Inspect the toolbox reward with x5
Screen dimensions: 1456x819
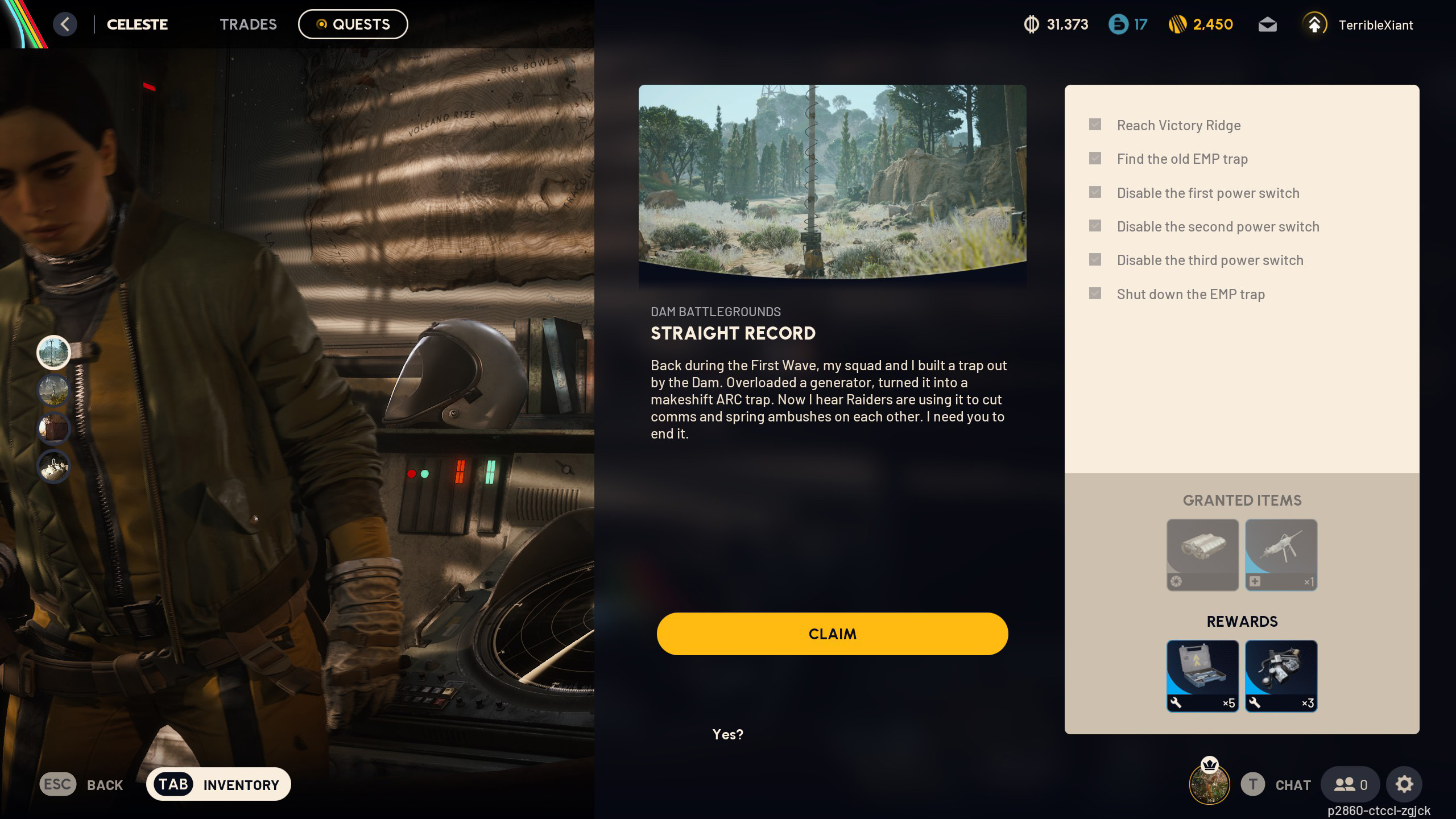(1202, 676)
